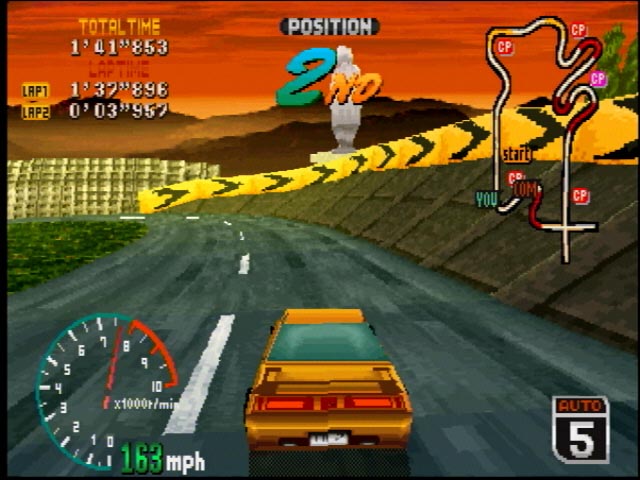Click the AUTO gear indicator badge
The image size is (640, 480).
tap(581, 428)
